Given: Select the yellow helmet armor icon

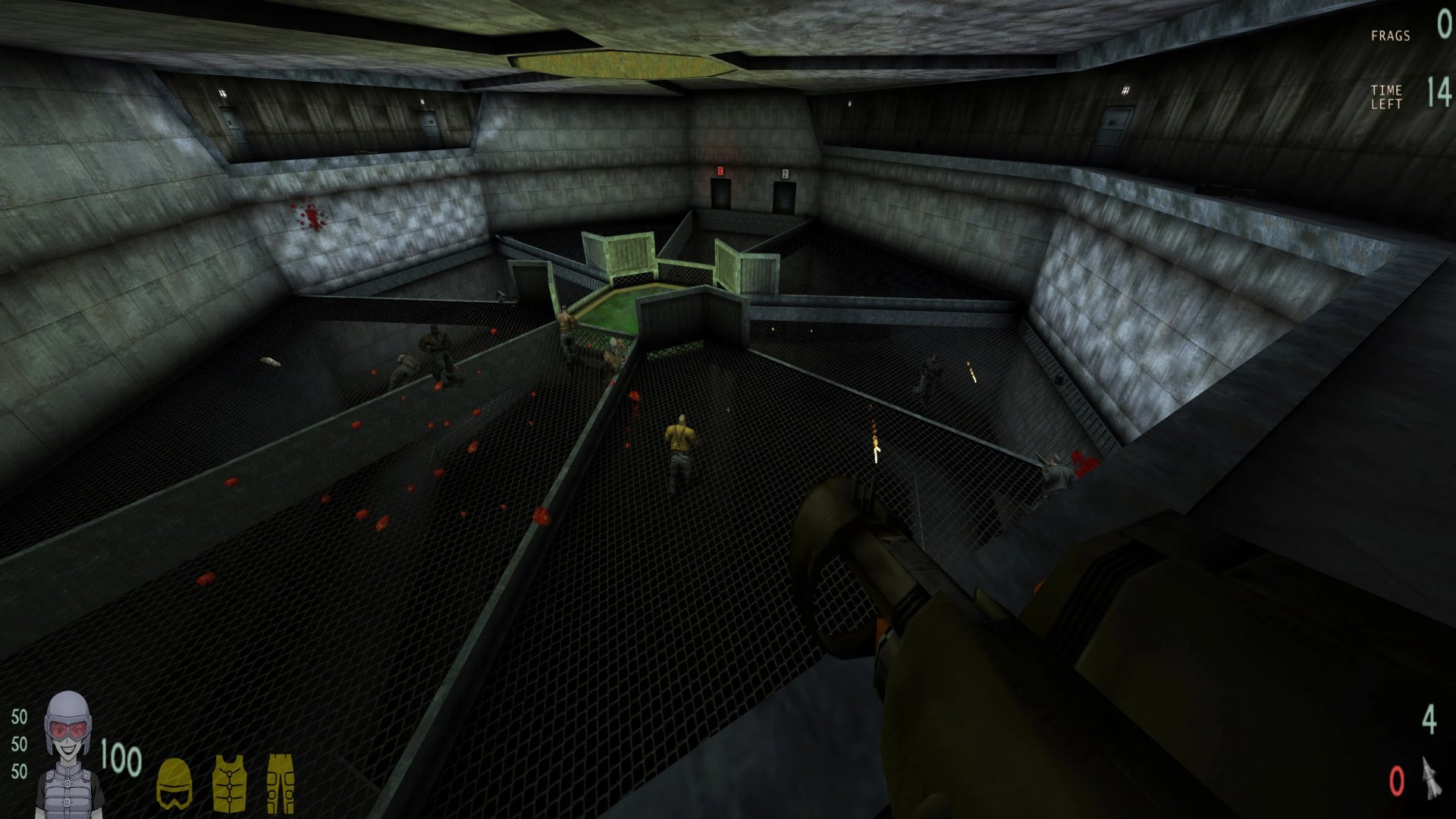Looking at the screenshot, I should tap(174, 784).
